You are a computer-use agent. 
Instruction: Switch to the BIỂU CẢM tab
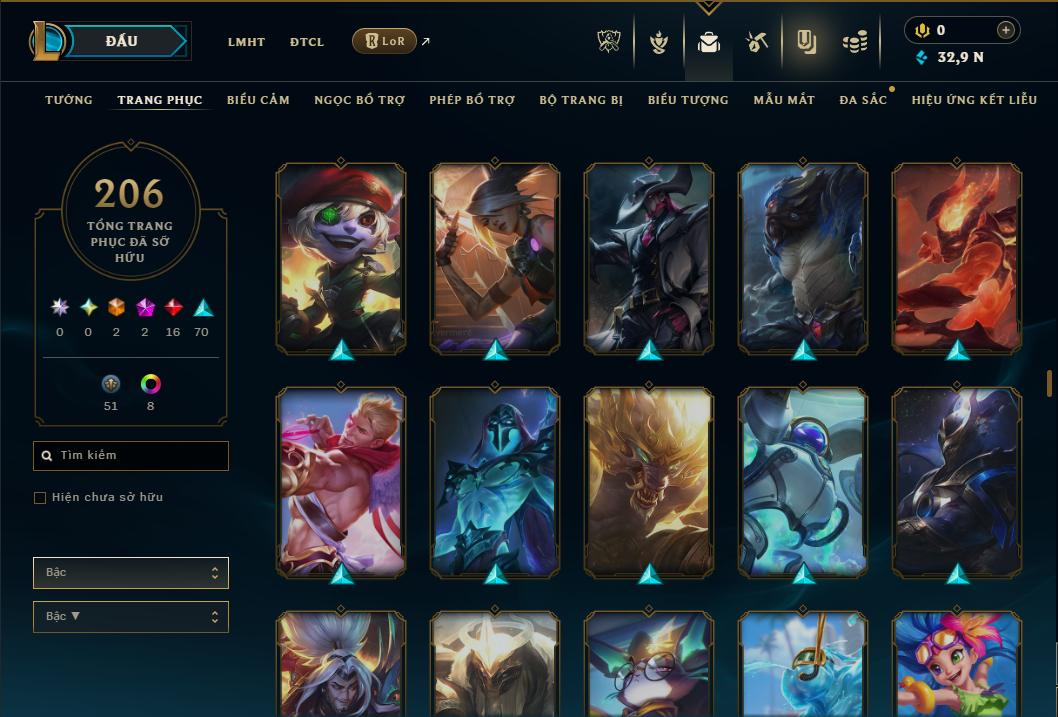[258, 100]
